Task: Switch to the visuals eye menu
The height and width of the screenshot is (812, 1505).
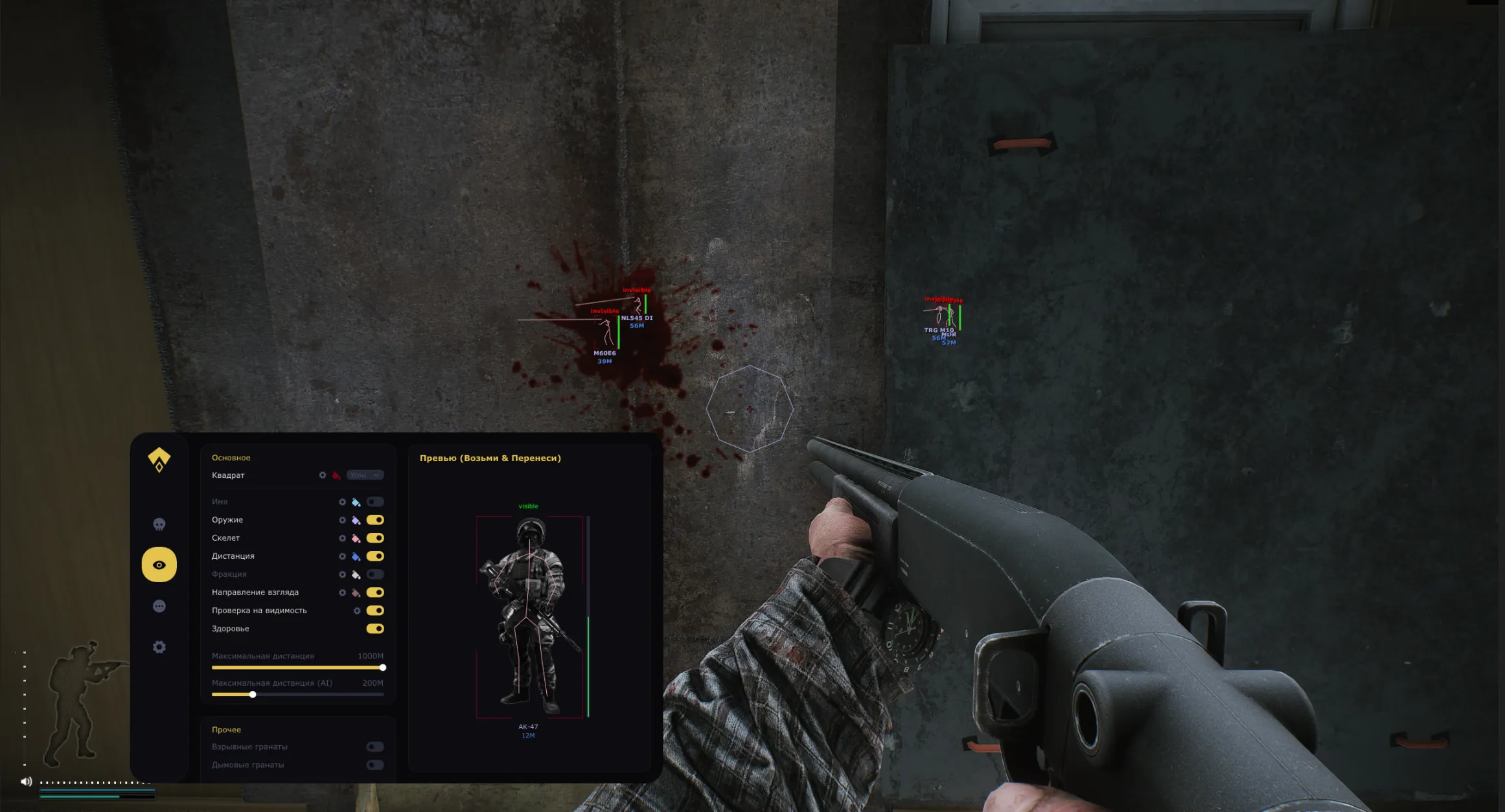Action: tap(159, 565)
